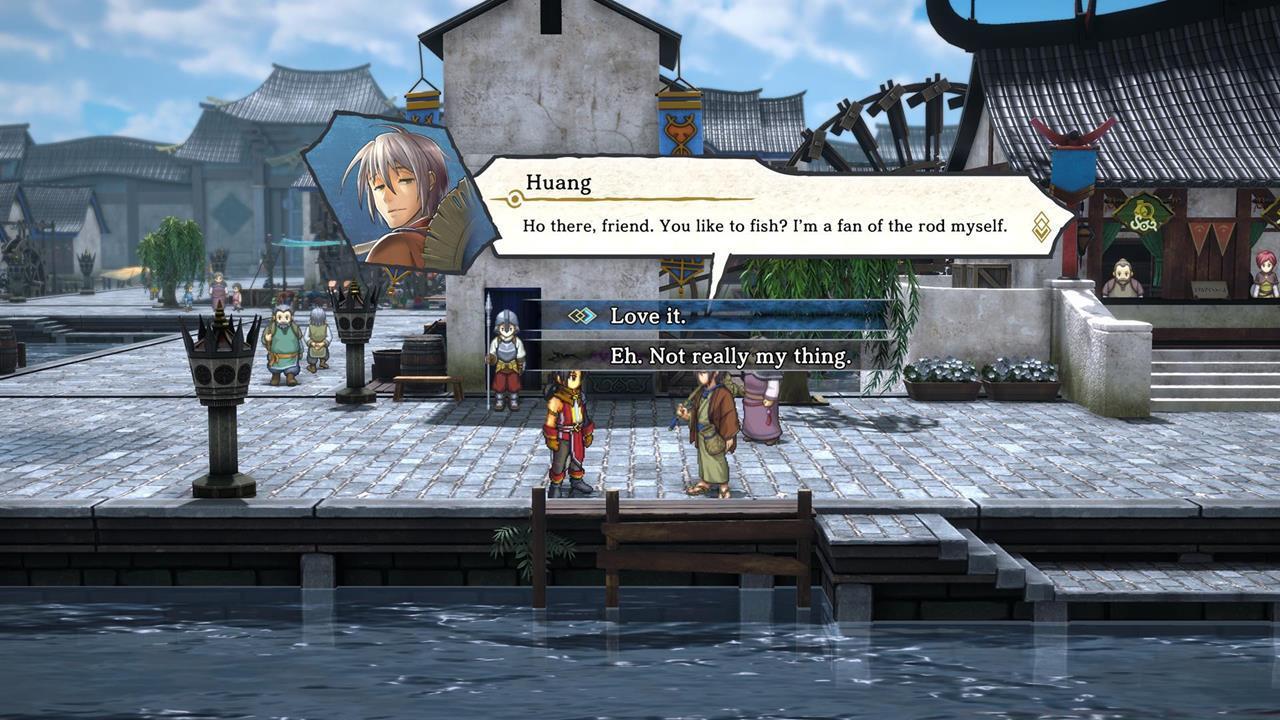Click the red pennant flags under the shop awning

click(1212, 233)
